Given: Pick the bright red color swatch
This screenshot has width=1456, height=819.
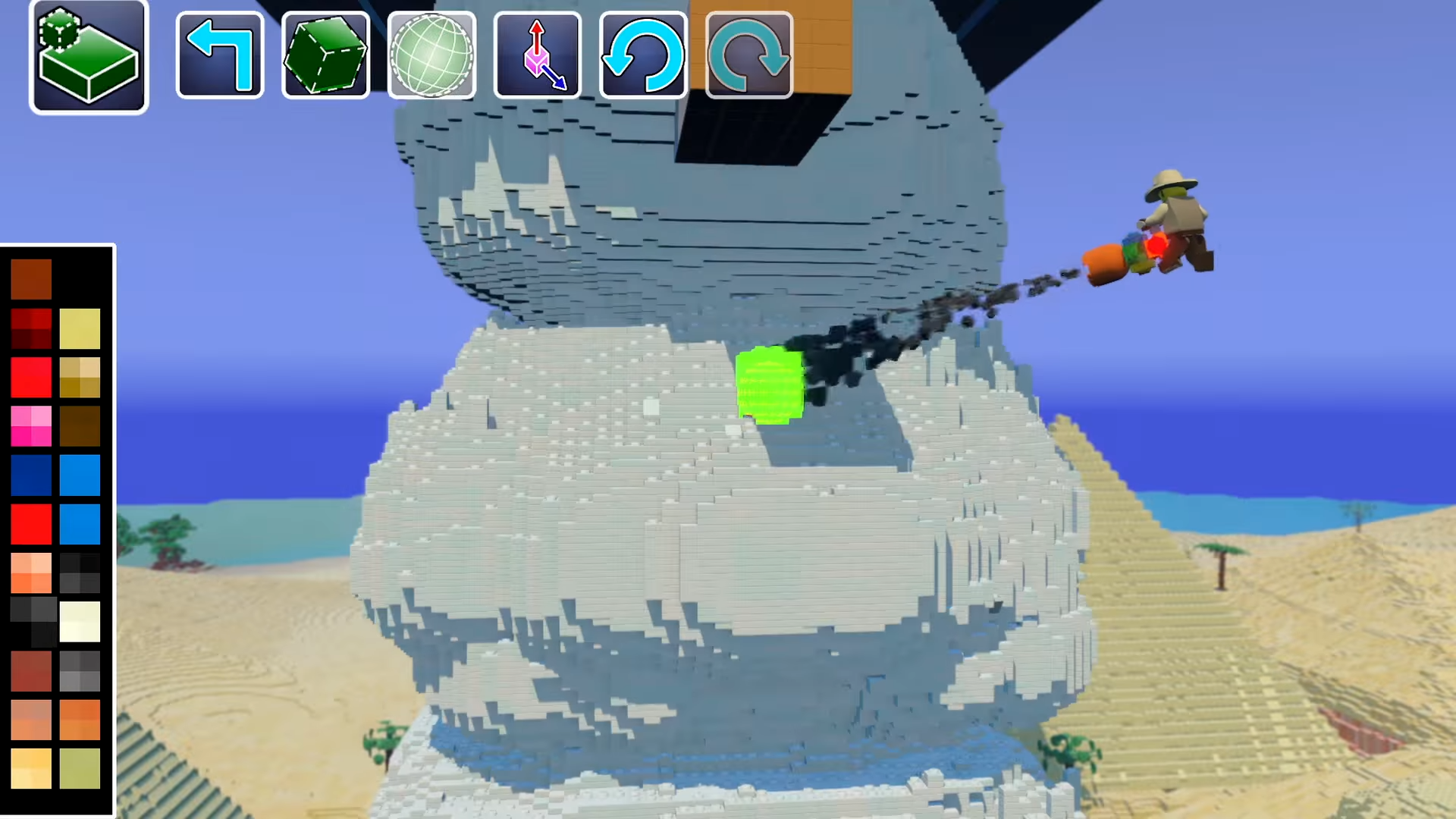Looking at the screenshot, I should [32, 377].
